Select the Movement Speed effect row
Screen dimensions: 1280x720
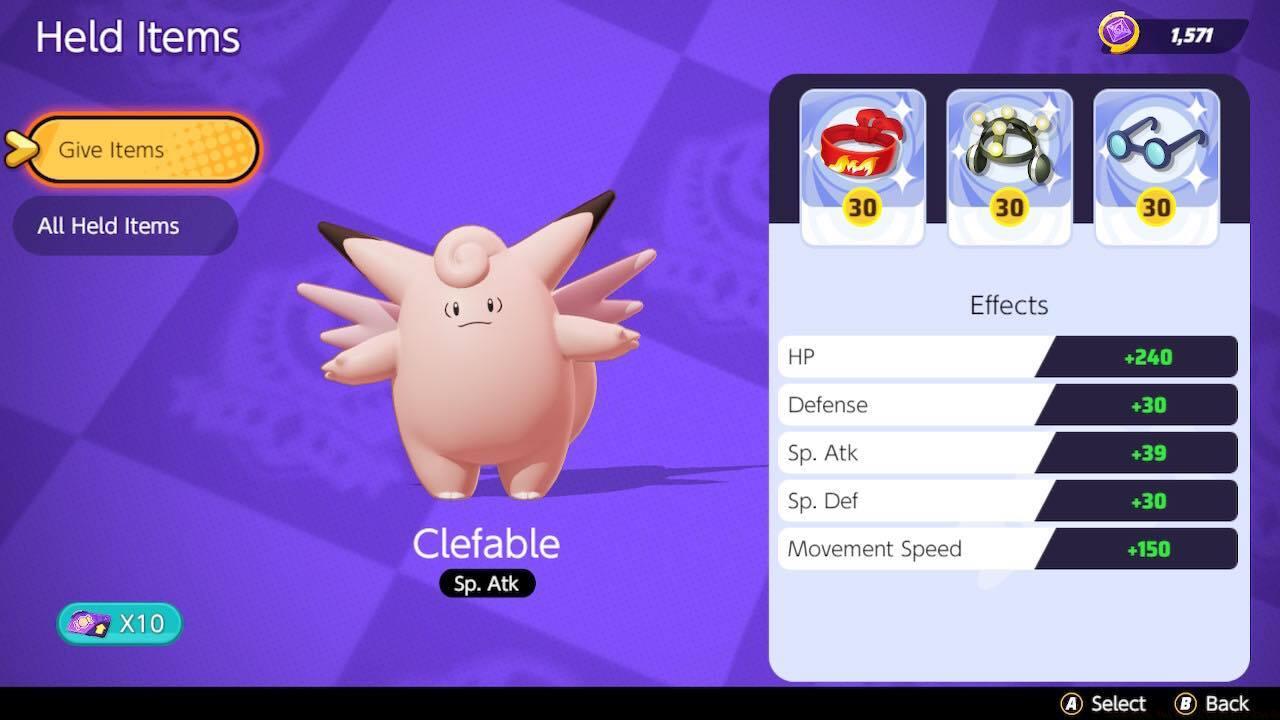coord(1007,549)
